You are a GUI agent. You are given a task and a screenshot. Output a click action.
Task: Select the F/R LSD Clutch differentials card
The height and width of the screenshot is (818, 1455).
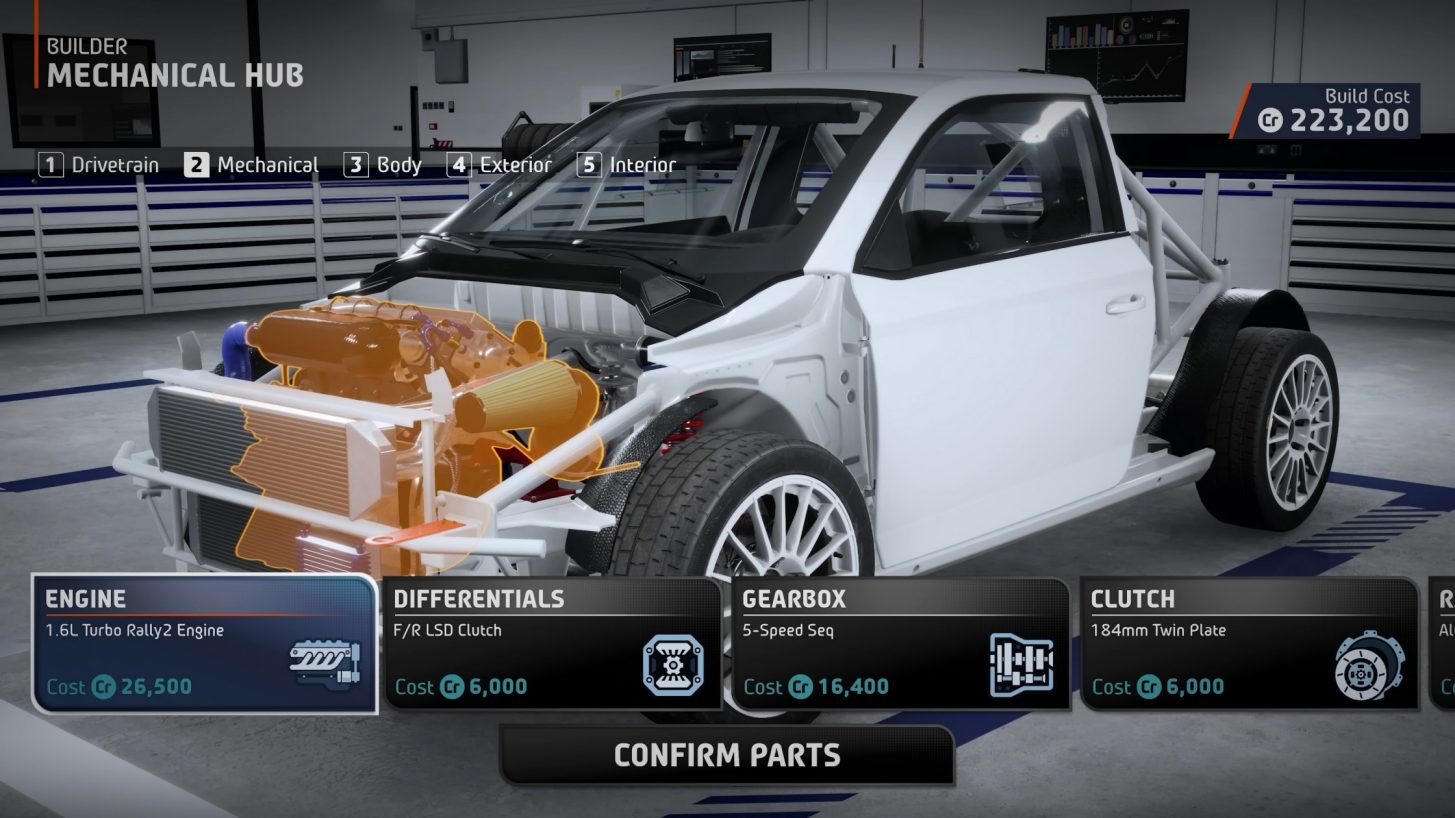pos(550,645)
